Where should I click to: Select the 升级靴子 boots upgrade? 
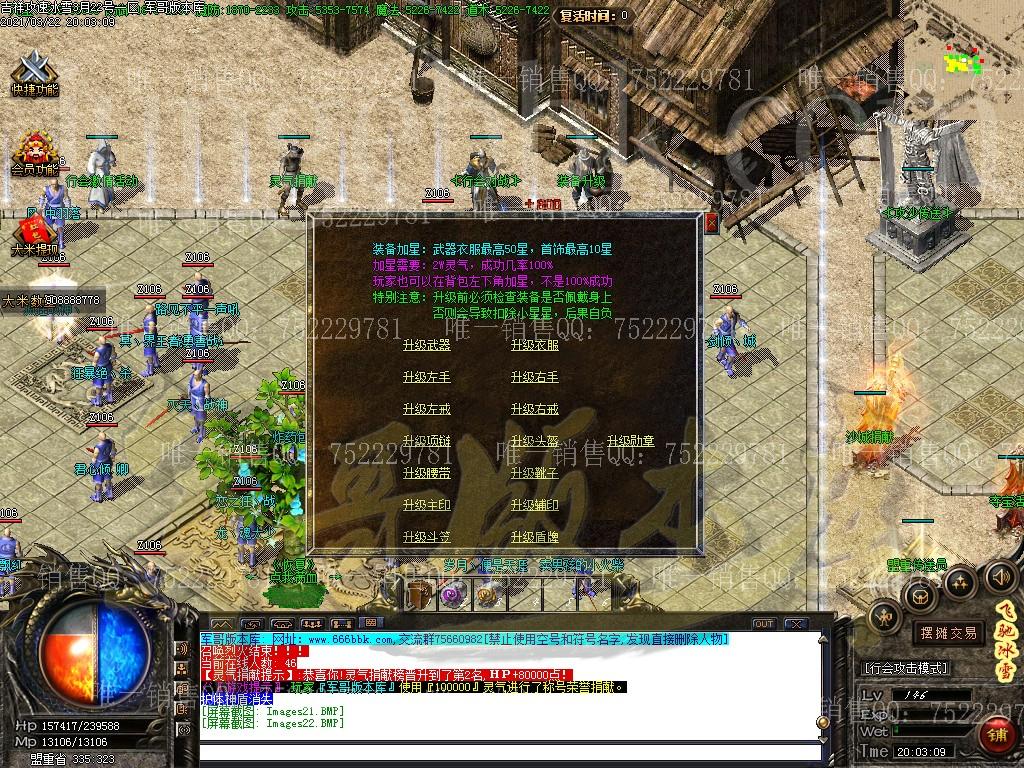click(534, 473)
